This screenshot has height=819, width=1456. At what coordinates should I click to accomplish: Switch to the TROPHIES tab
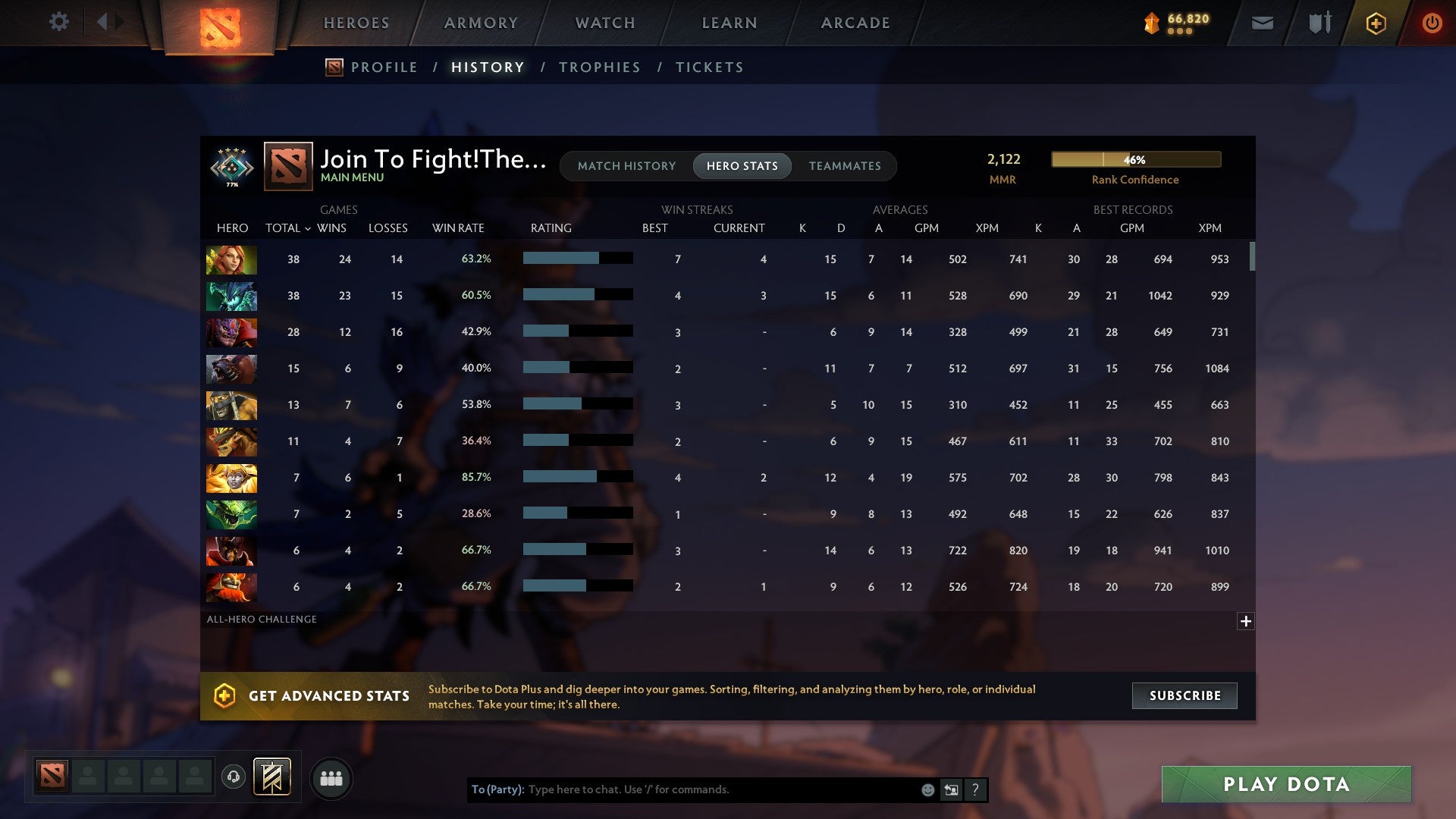(x=599, y=67)
